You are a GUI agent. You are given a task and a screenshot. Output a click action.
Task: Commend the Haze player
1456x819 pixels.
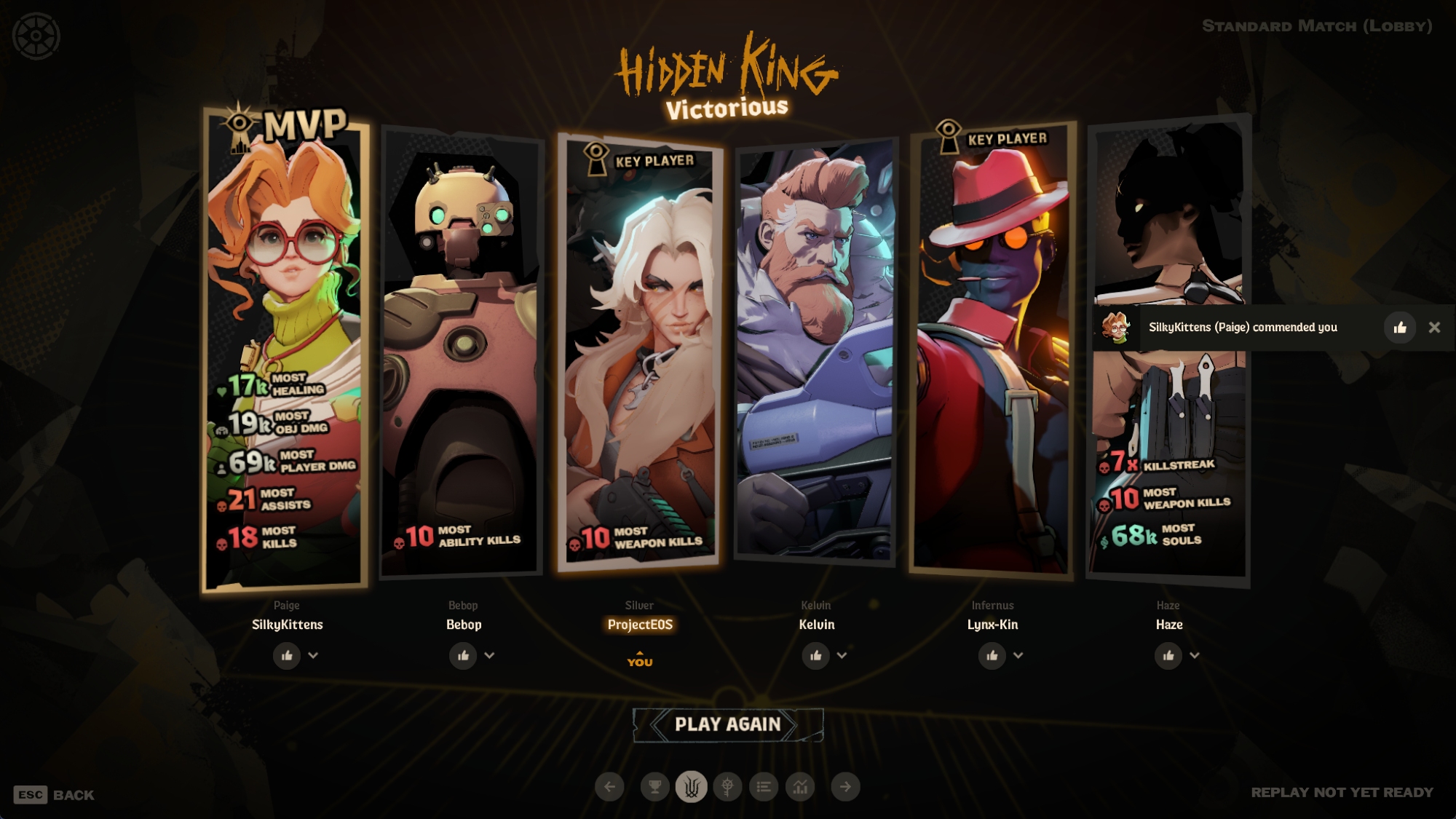[1168, 656]
